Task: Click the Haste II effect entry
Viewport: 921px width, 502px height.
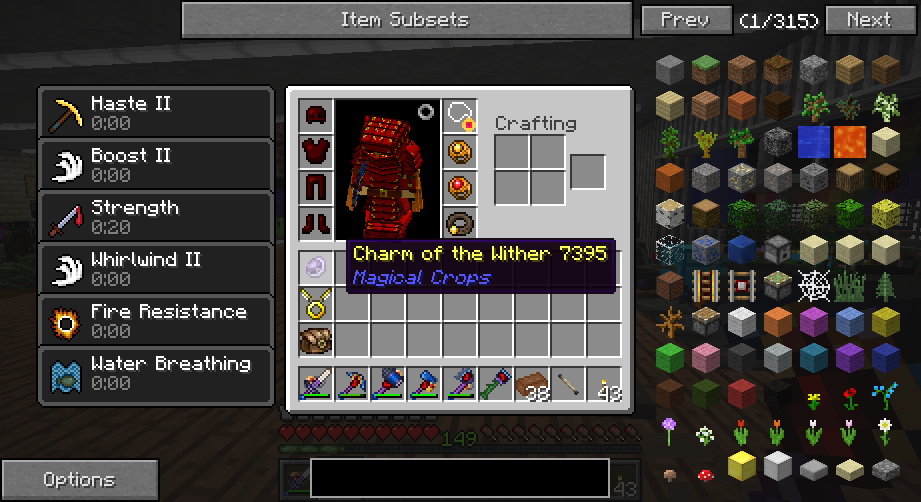Action: 156,112
